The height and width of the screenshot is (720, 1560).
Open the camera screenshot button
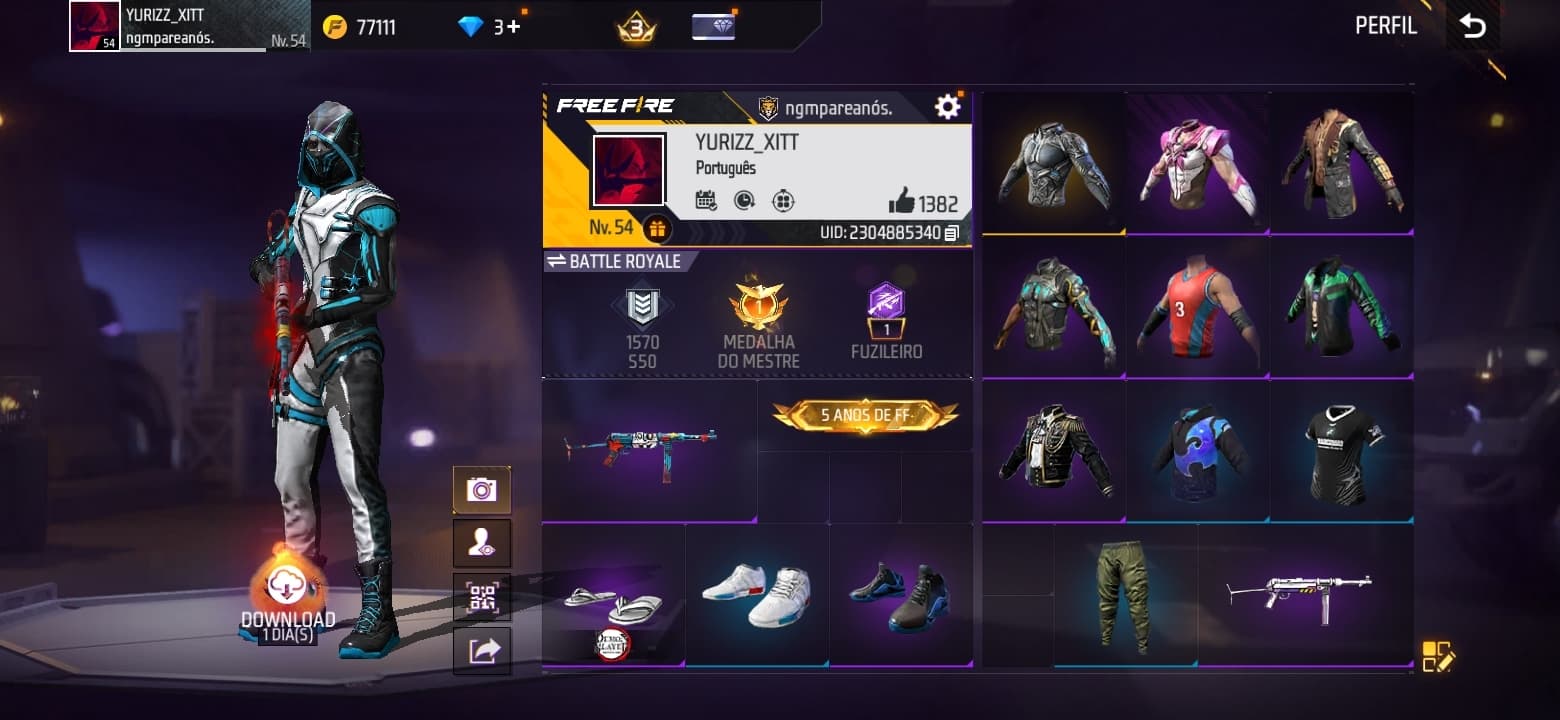click(482, 490)
